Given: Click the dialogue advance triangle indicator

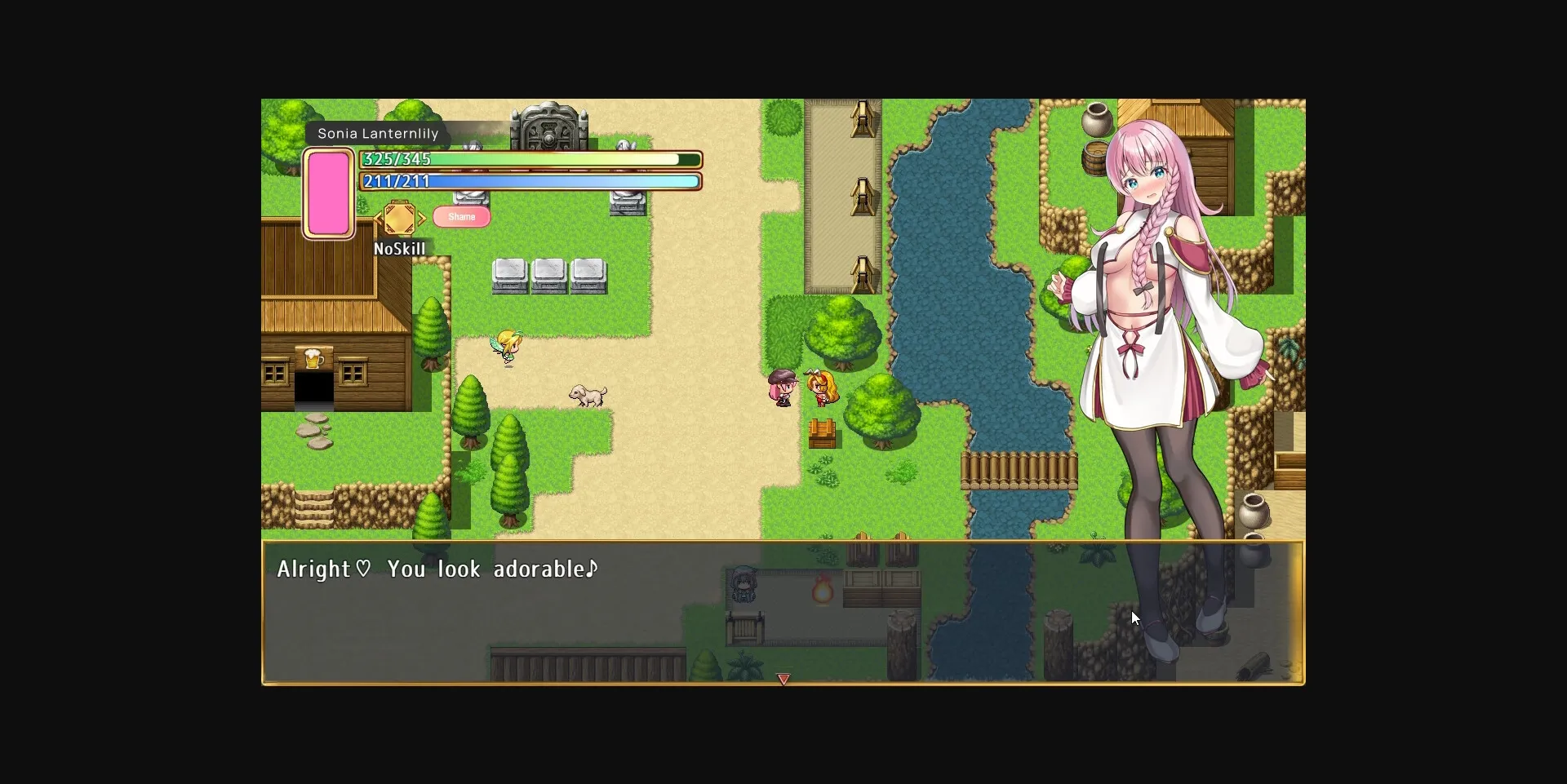Looking at the screenshot, I should click(x=783, y=678).
